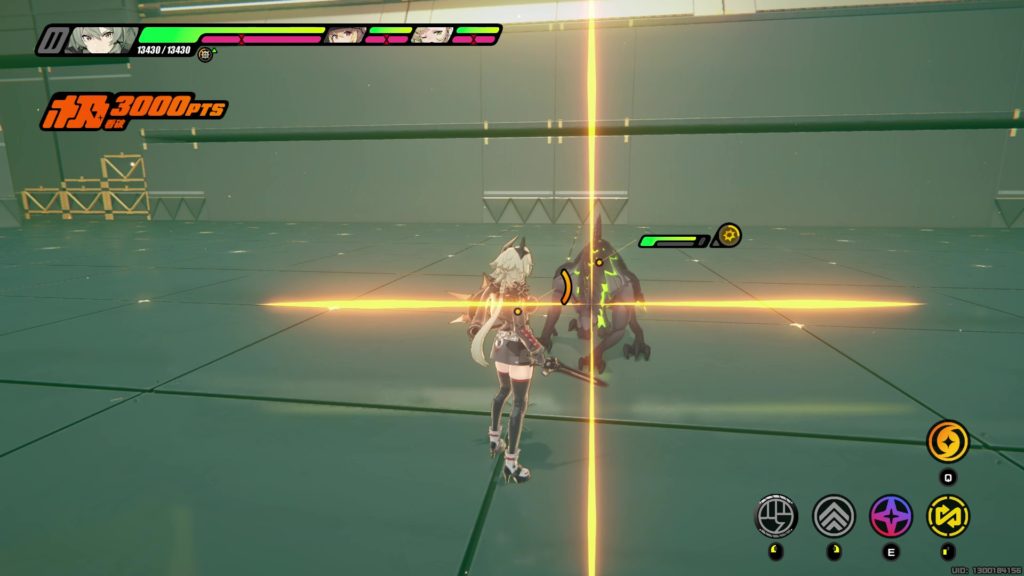Image resolution: width=1024 pixels, height=576 pixels.
Task: Use the purple star special attack skill
Action: (x=890, y=516)
